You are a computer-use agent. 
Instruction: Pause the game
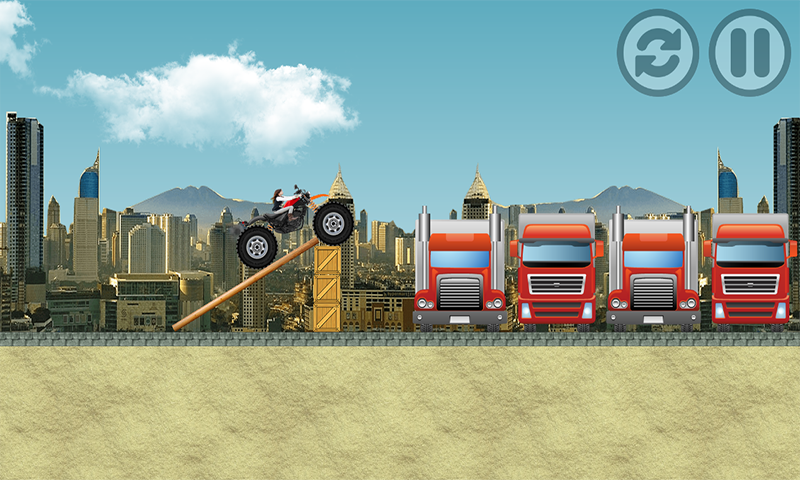pyautogui.click(x=750, y=53)
